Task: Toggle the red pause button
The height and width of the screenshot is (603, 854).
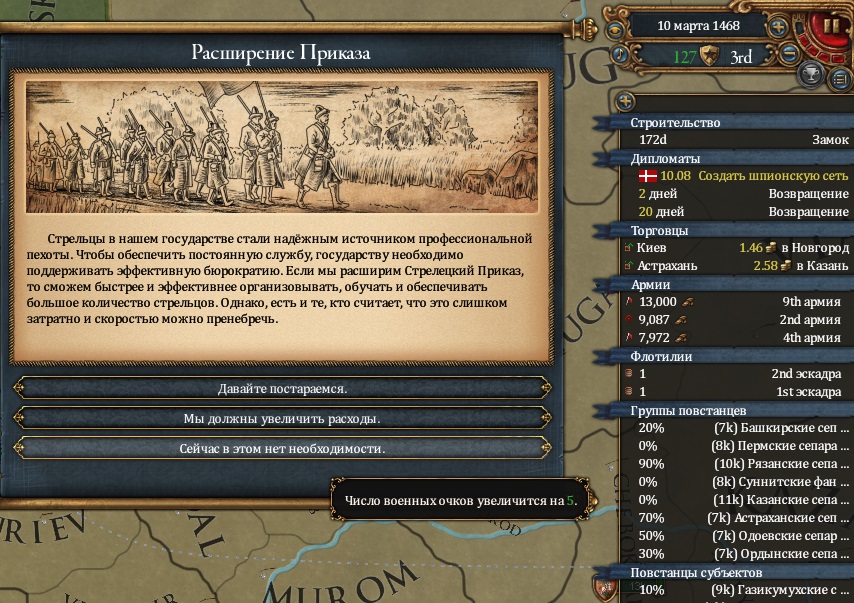Action: 832,24
